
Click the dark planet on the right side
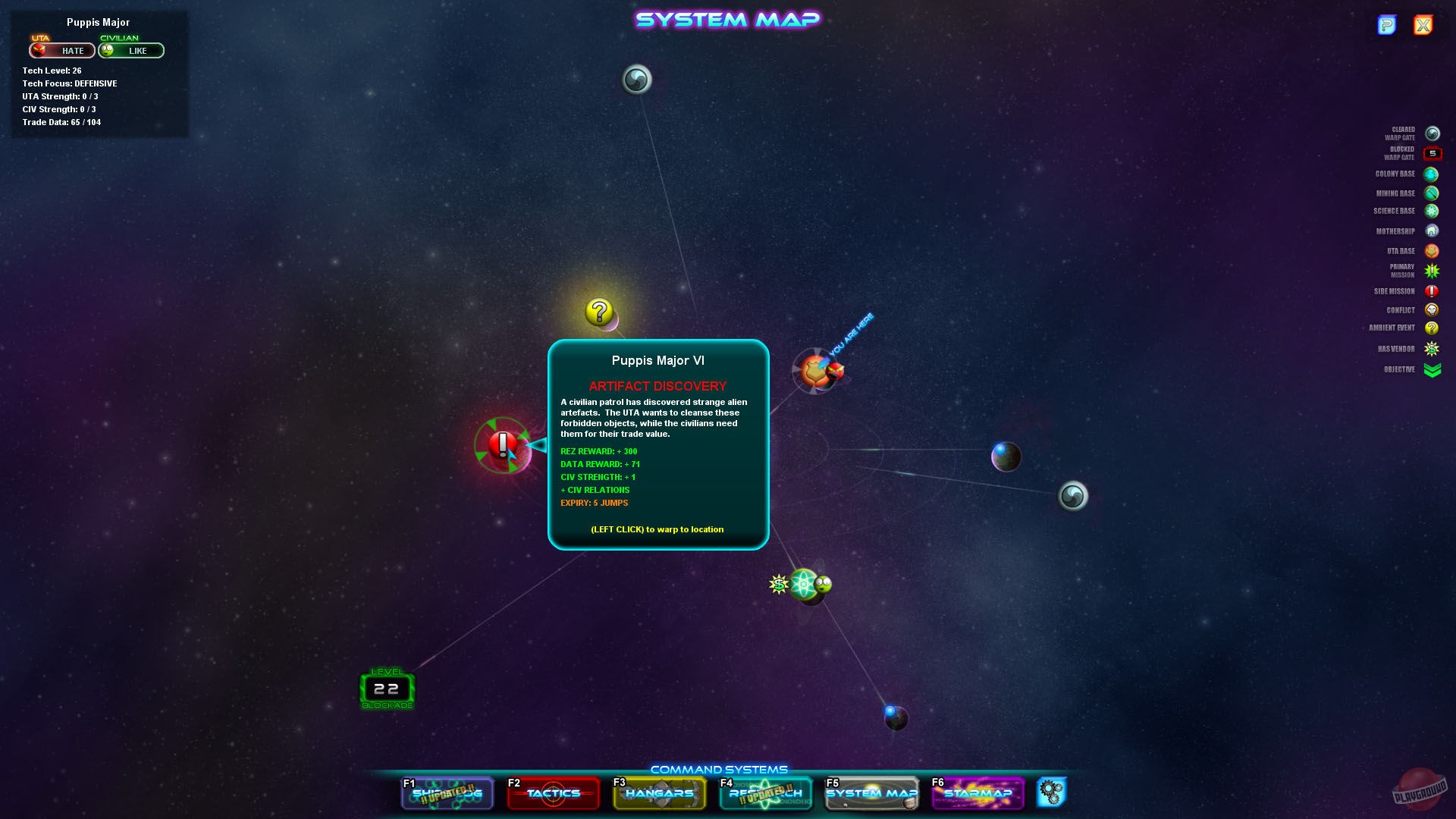(x=1006, y=455)
